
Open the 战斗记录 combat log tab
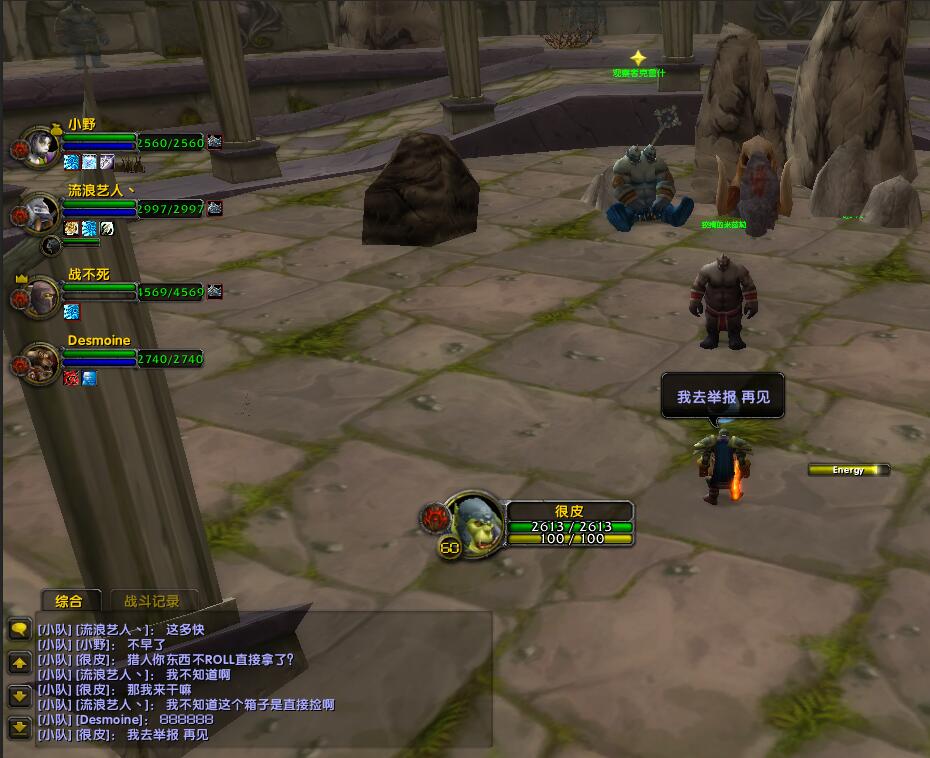pos(152,601)
